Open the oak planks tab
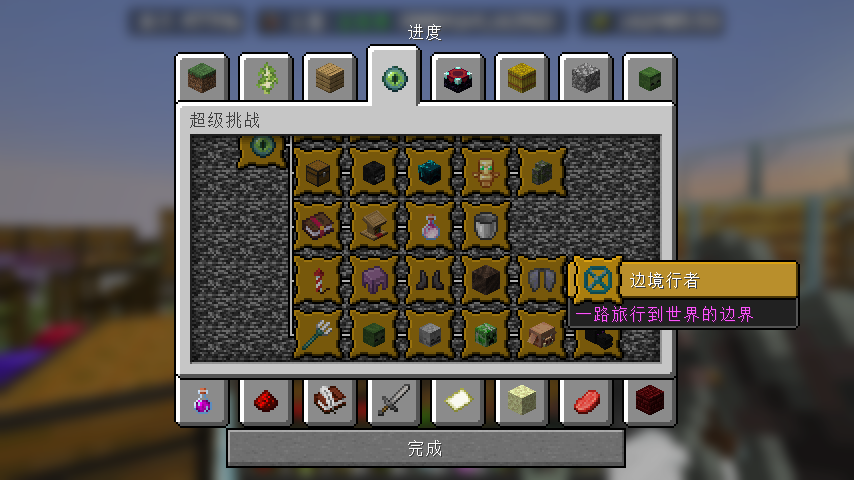This screenshot has height=480, width=854. click(x=330, y=78)
